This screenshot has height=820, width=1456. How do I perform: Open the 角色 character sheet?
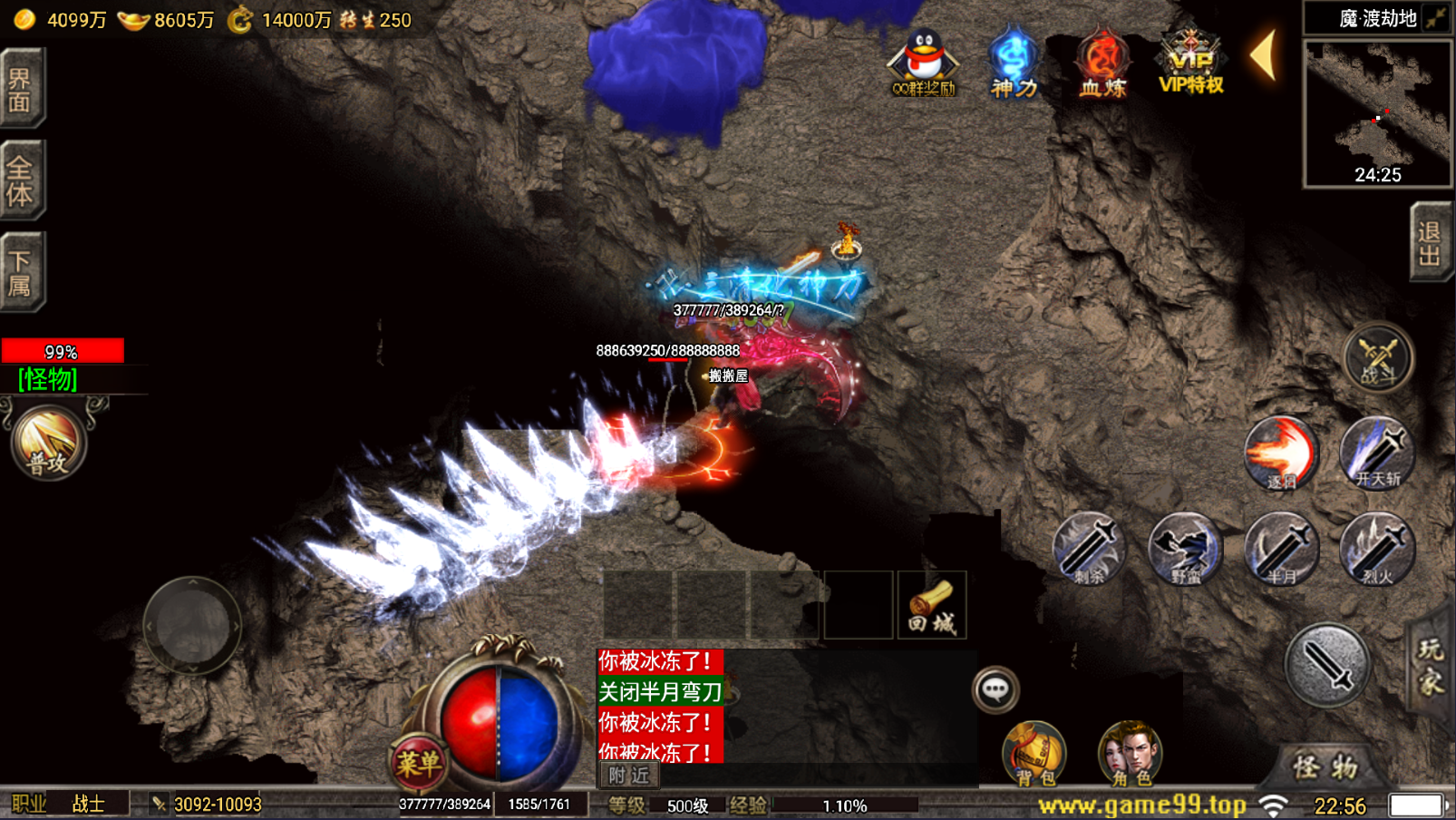[1130, 753]
